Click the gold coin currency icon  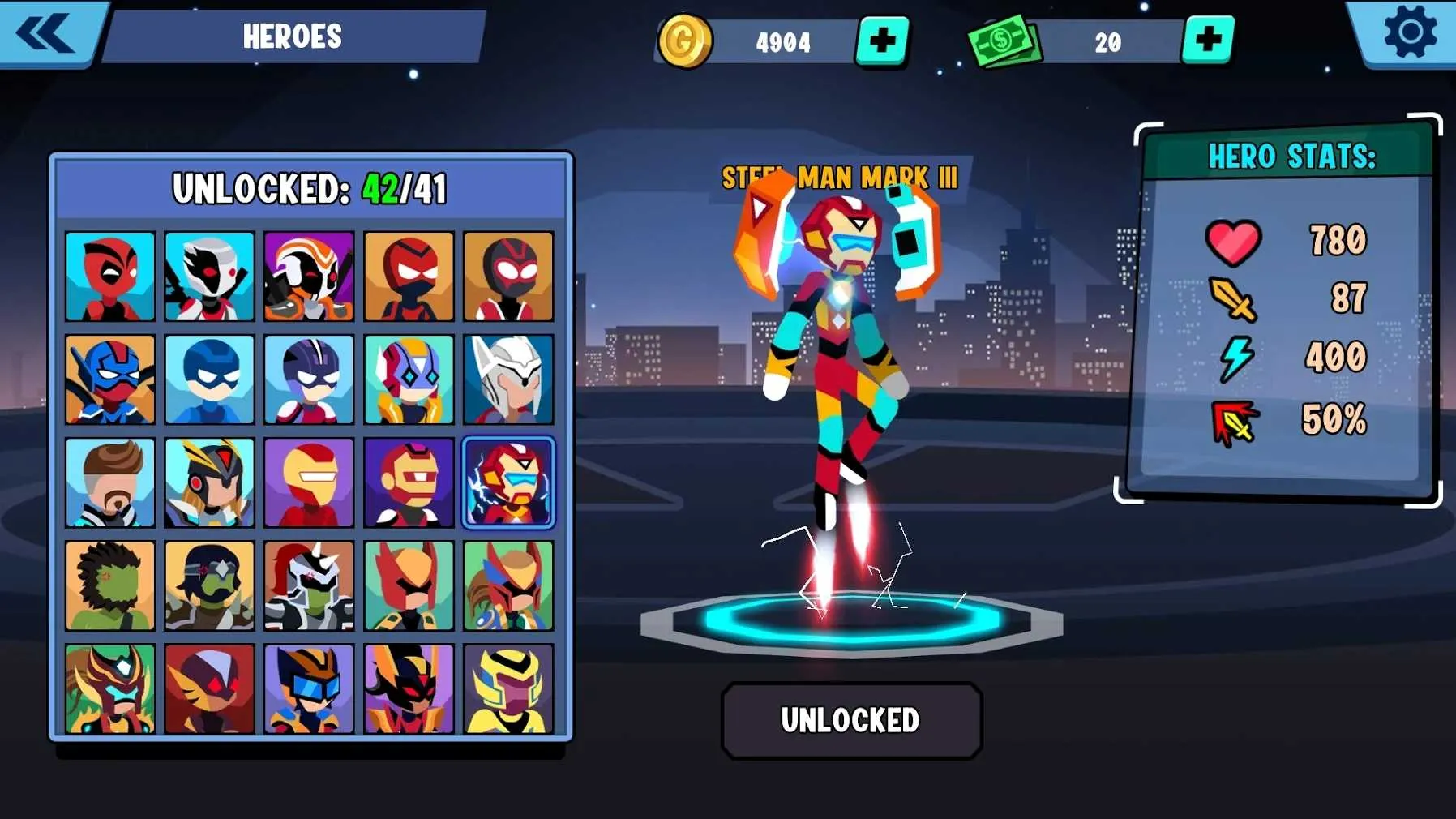click(685, 41)
